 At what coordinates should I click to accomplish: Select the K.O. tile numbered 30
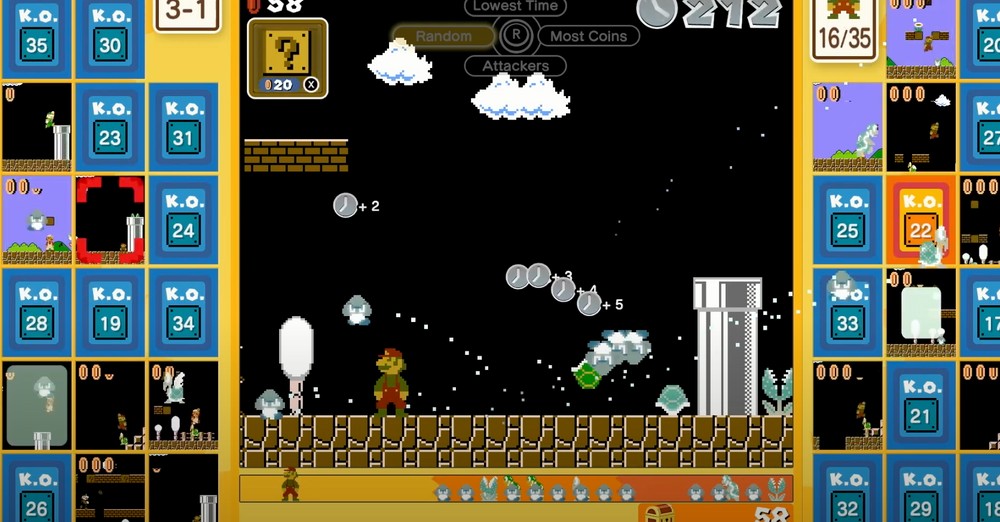(110, 37)
